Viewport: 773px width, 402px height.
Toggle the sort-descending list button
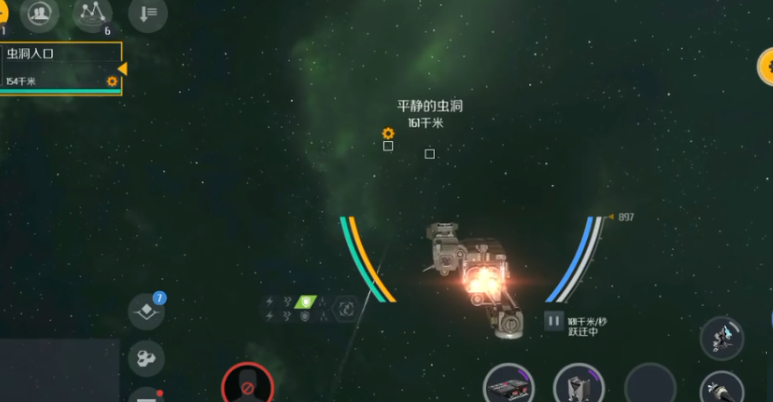tap(148, 14)
